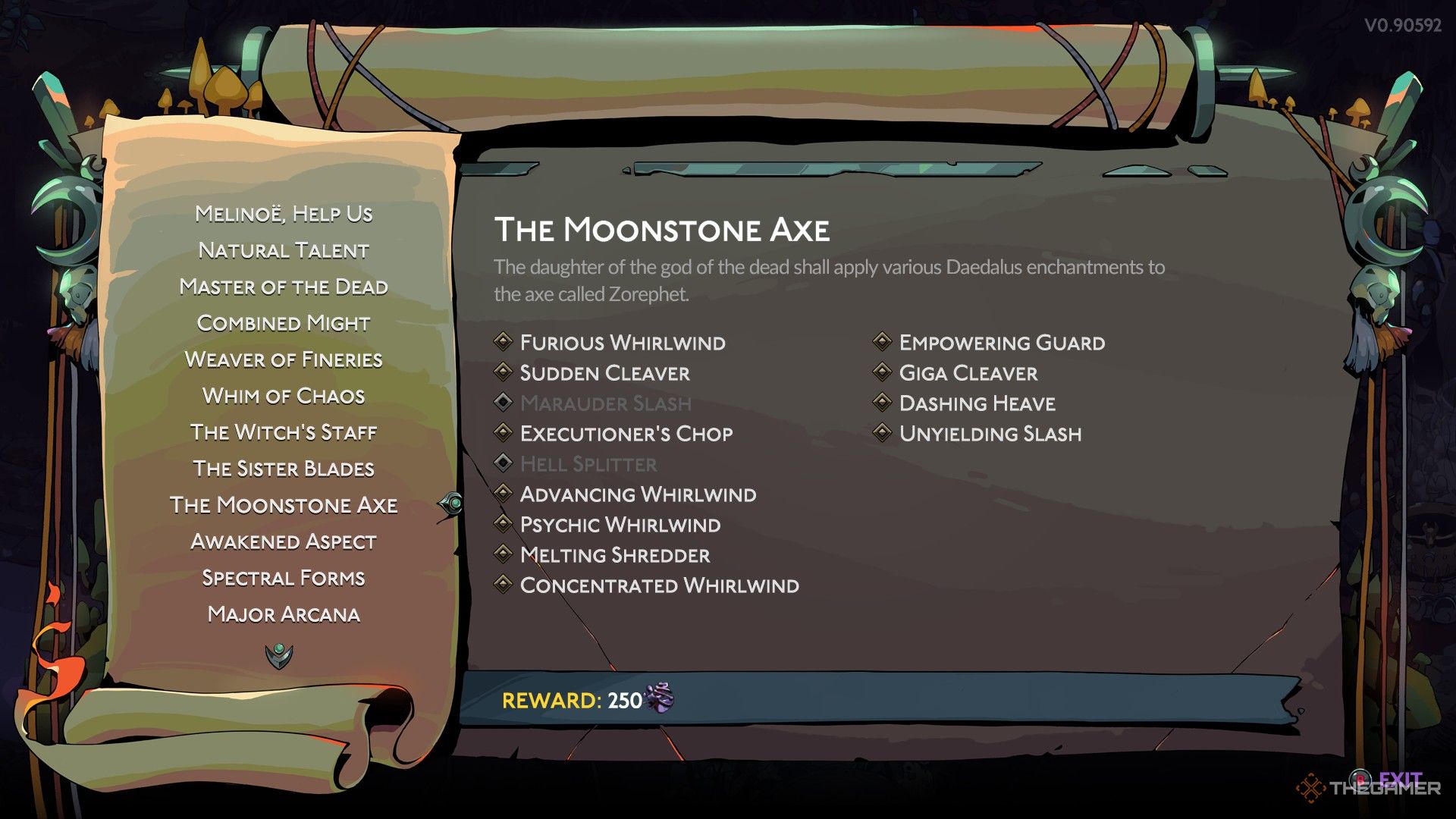Choose Master of the Dead prophecy
Image resolution: width=1456 pixels, height=819 pixels.
(x=284, y=287)
